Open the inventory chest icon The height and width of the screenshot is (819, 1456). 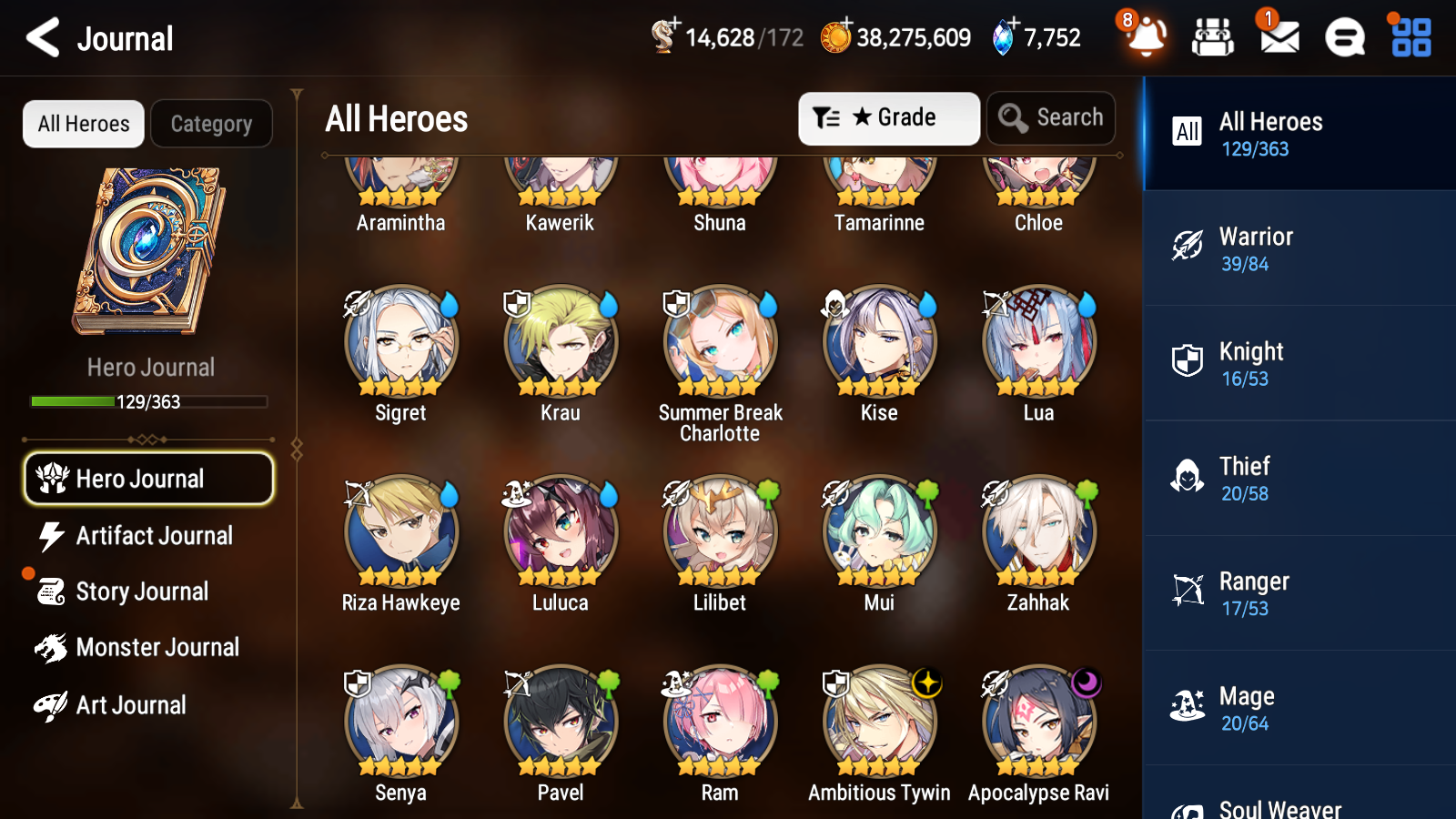(x=1213, y=38)
